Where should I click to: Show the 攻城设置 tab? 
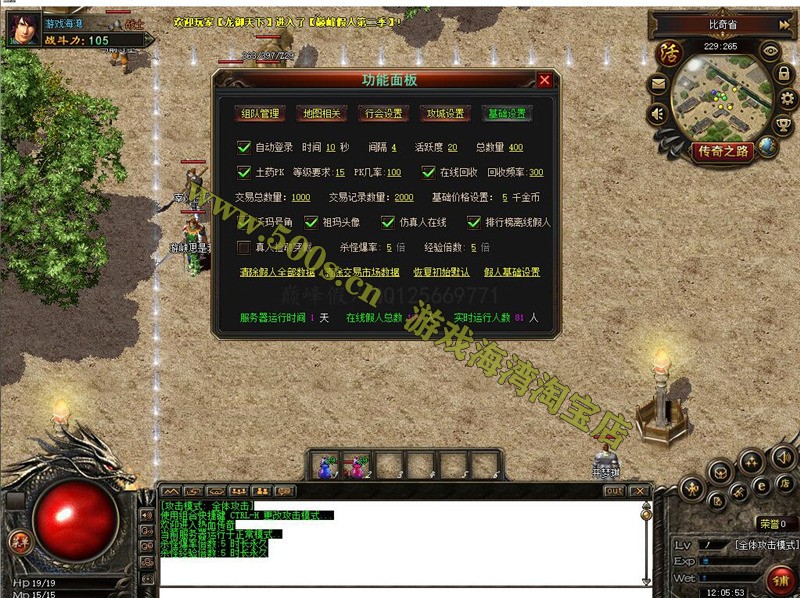tap(444, 113)
